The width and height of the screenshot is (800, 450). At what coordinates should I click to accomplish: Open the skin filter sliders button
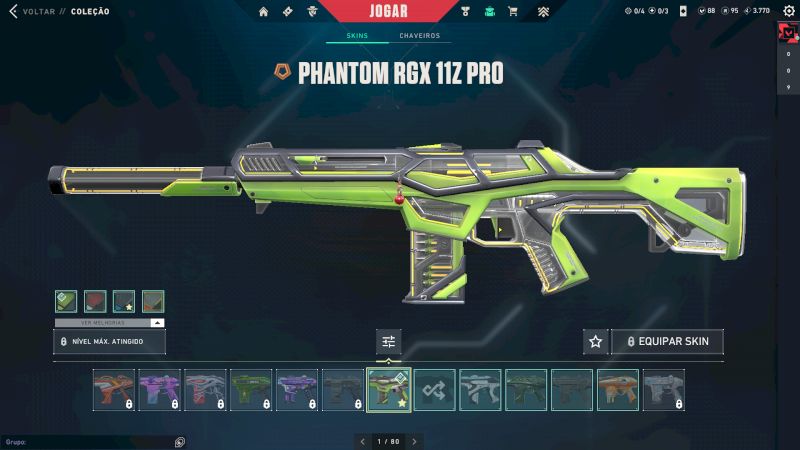(x=389, y=342)
